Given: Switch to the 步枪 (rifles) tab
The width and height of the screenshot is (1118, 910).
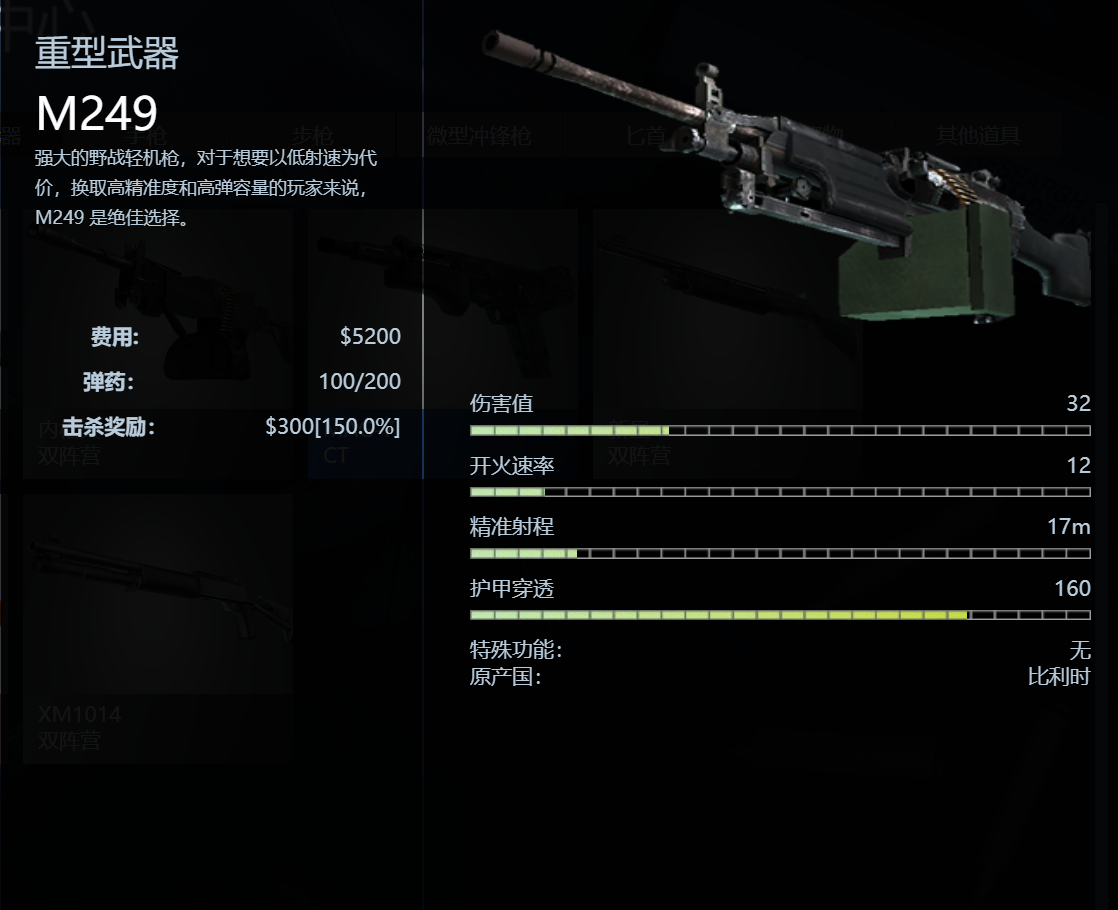Looking at the screenshot, I should pos(312,135).
